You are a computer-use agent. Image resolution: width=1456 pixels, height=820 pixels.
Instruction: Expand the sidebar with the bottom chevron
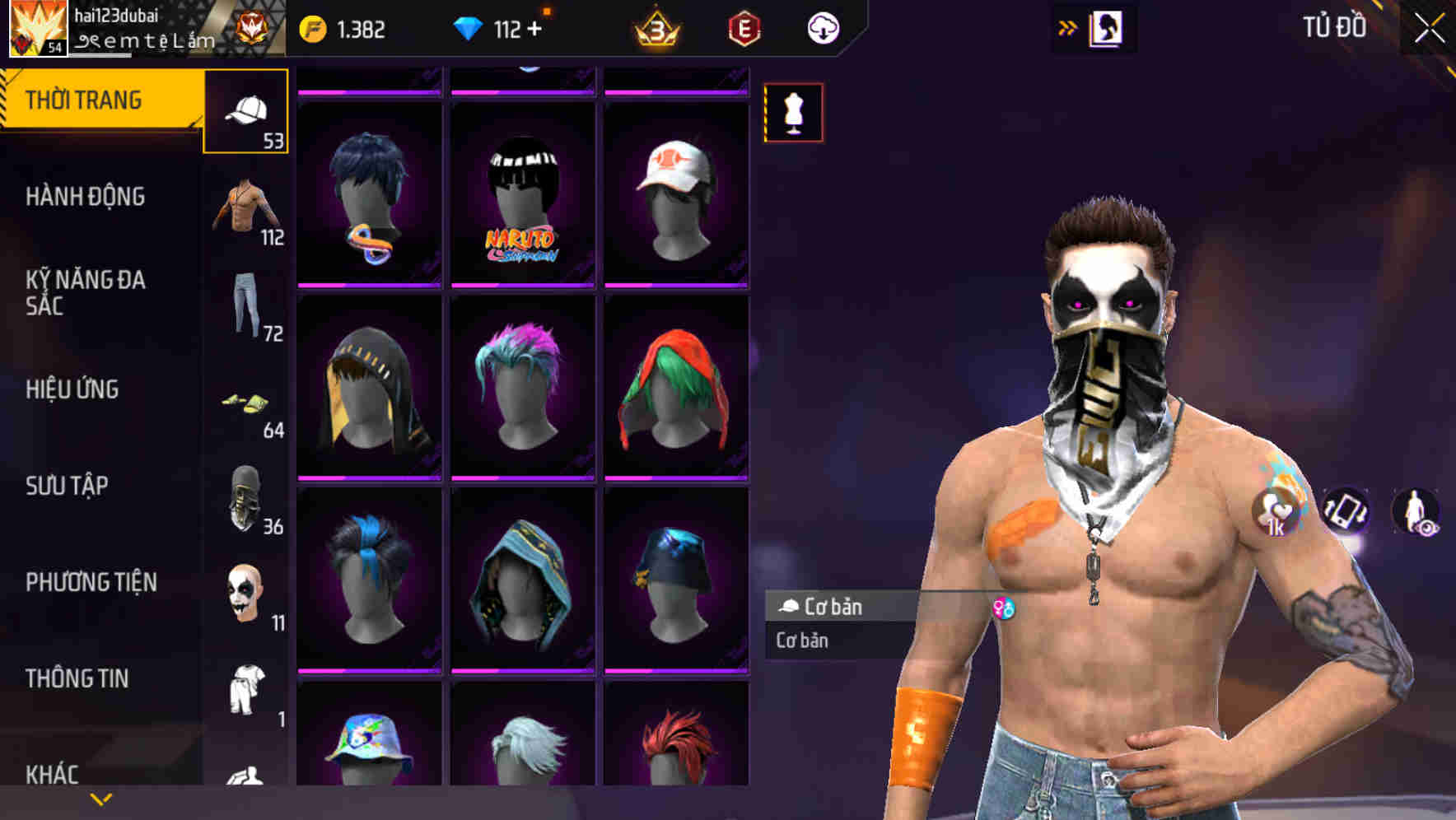click(x=101, y=797)
